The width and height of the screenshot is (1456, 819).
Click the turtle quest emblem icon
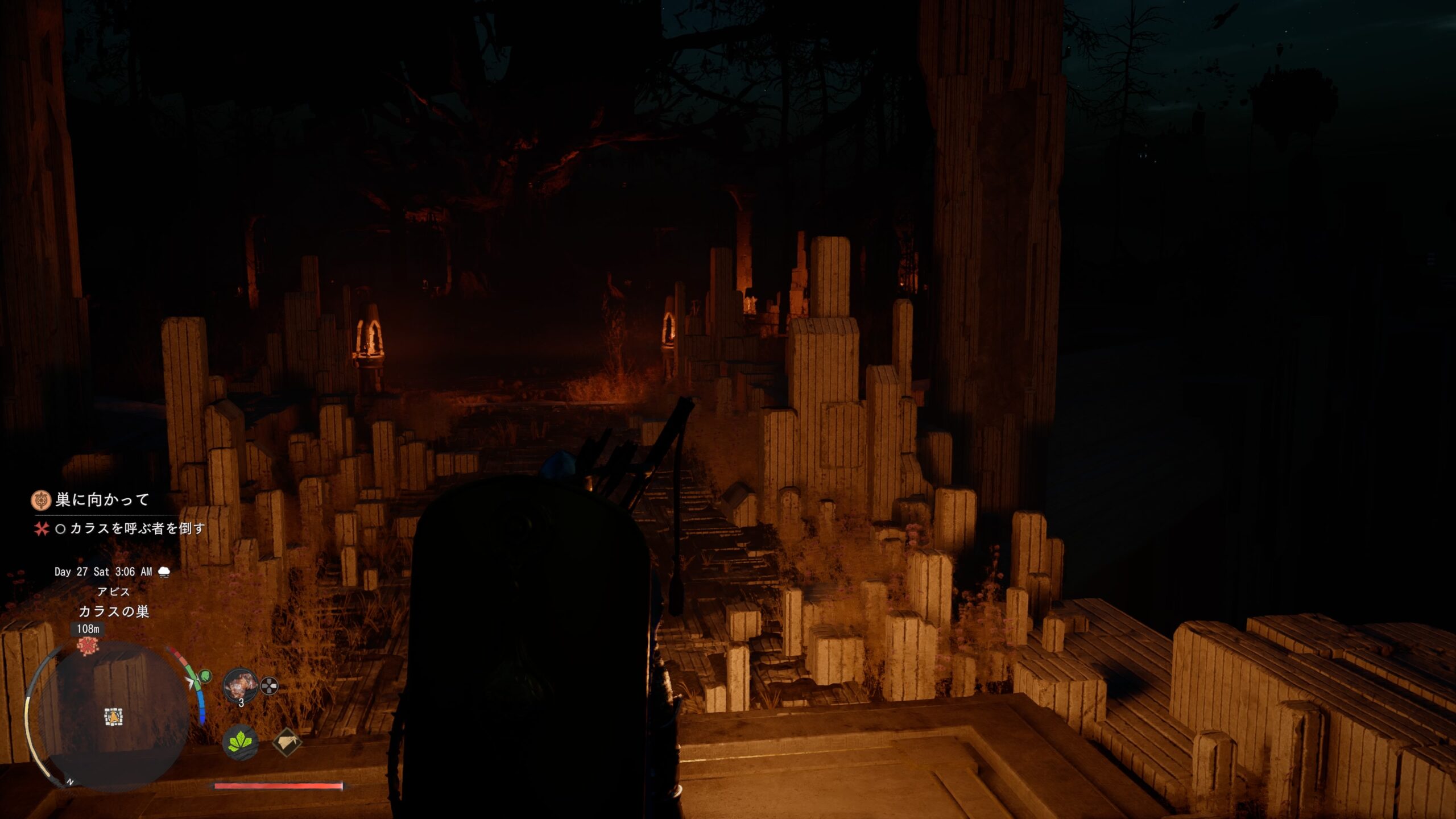[x=41, y=500]
